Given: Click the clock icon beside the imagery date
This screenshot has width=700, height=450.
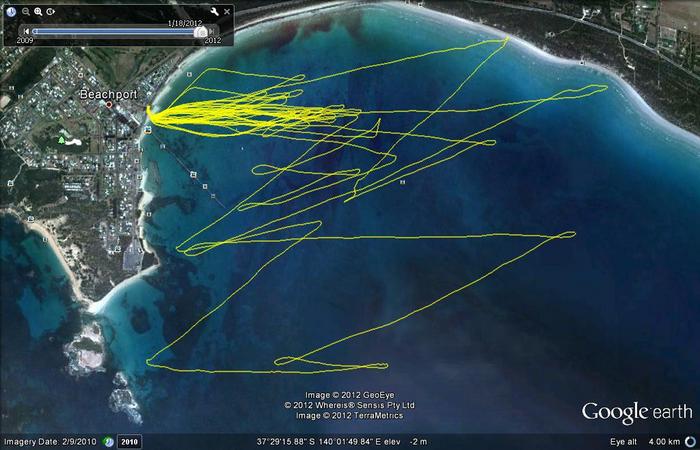Looking at the screenshot, I should [109, 441].
